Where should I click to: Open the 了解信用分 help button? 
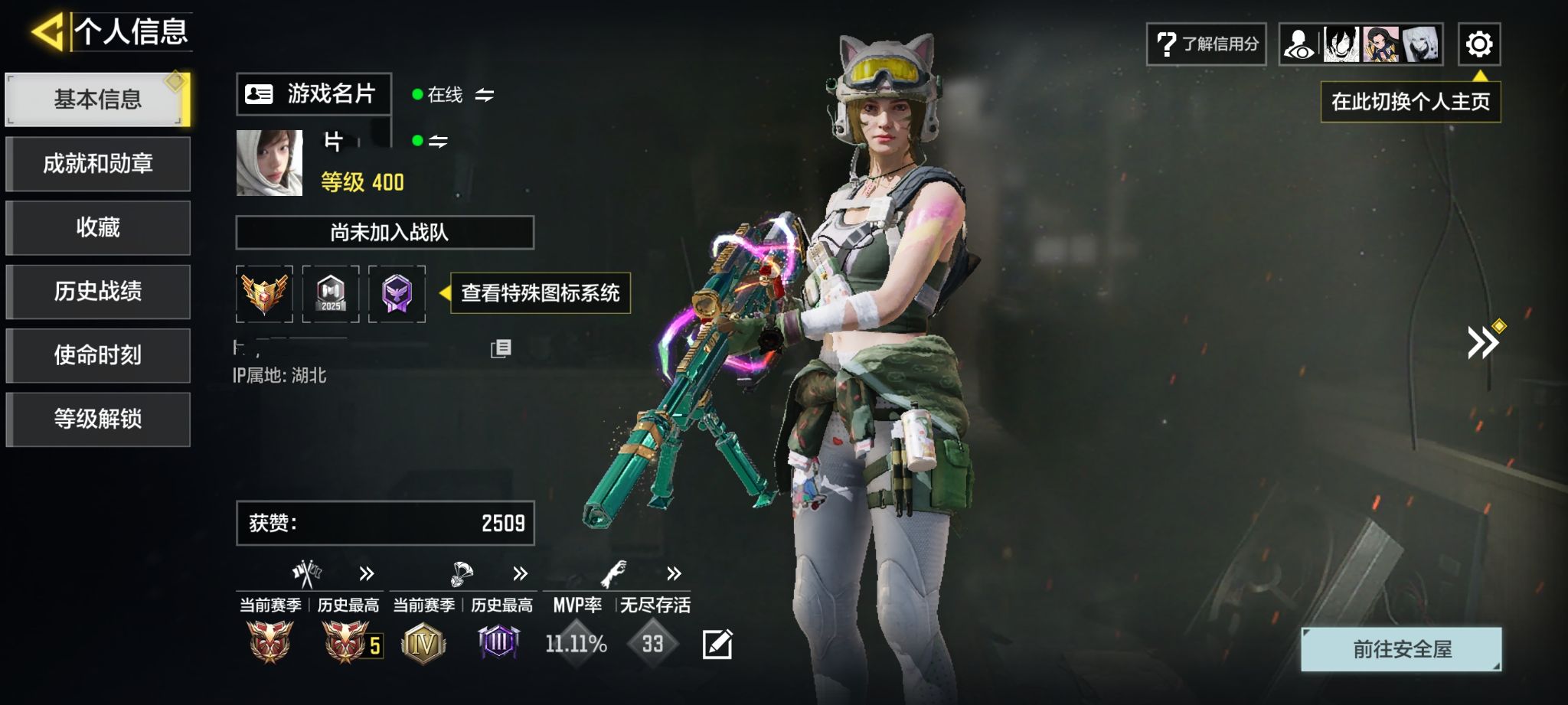coord(1206,44)
